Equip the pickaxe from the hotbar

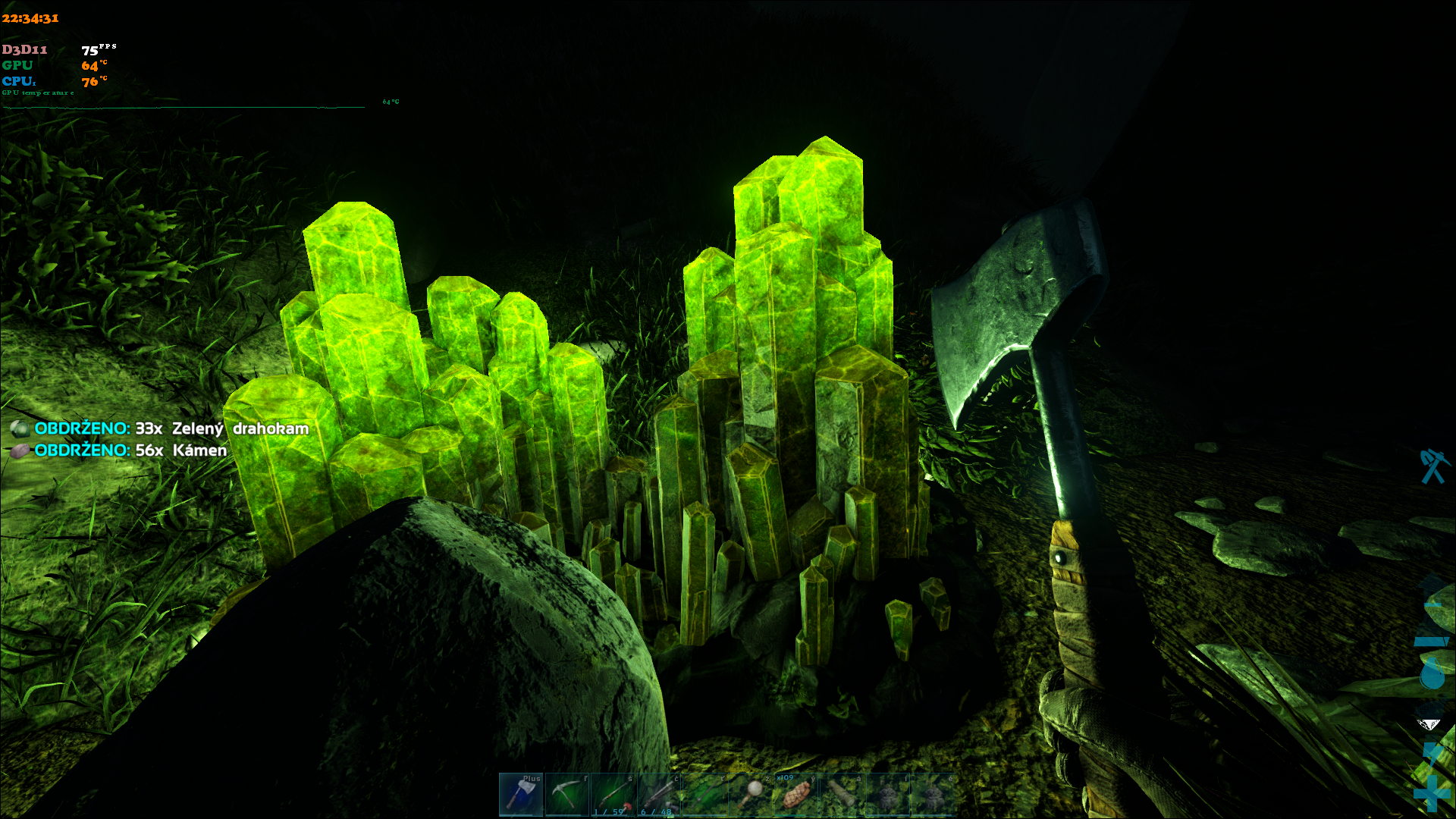(x=566, y=794)
